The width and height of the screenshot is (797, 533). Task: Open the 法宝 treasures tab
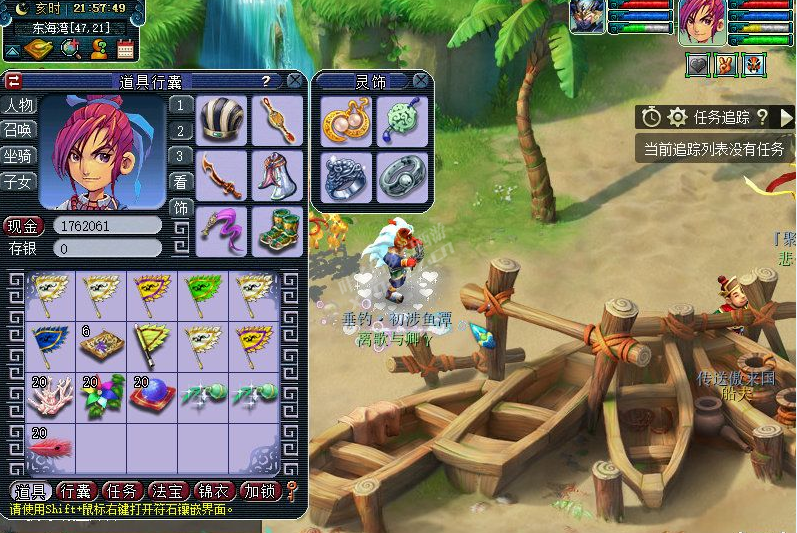165,491
